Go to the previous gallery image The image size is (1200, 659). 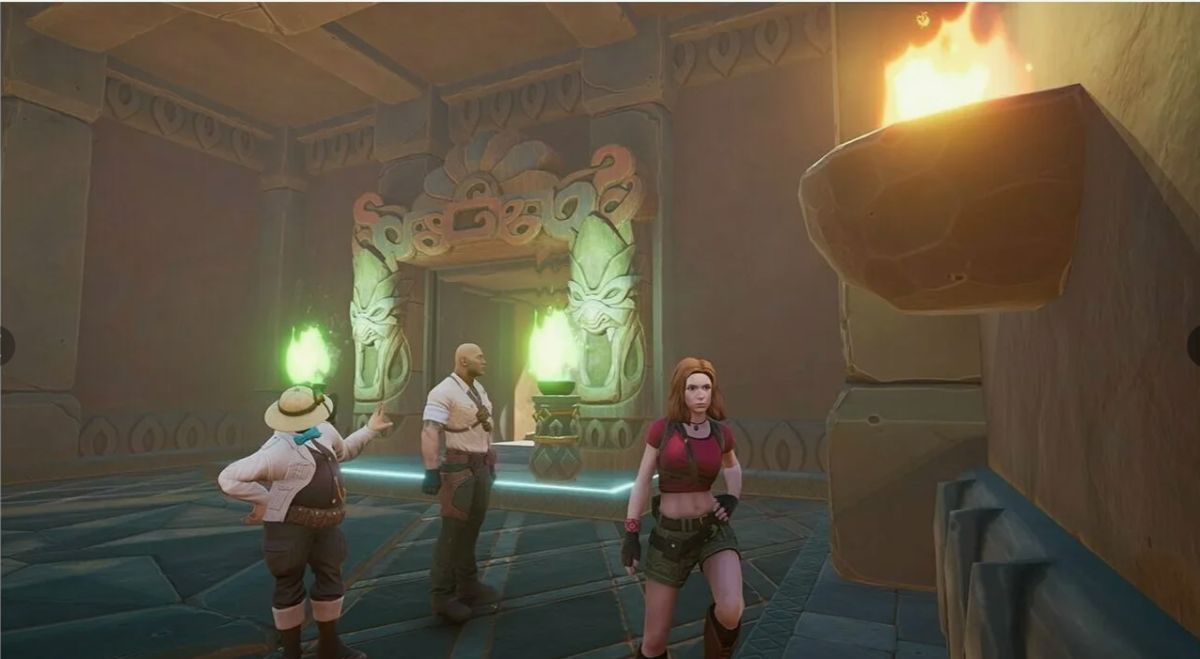click(x=5, y=345)
